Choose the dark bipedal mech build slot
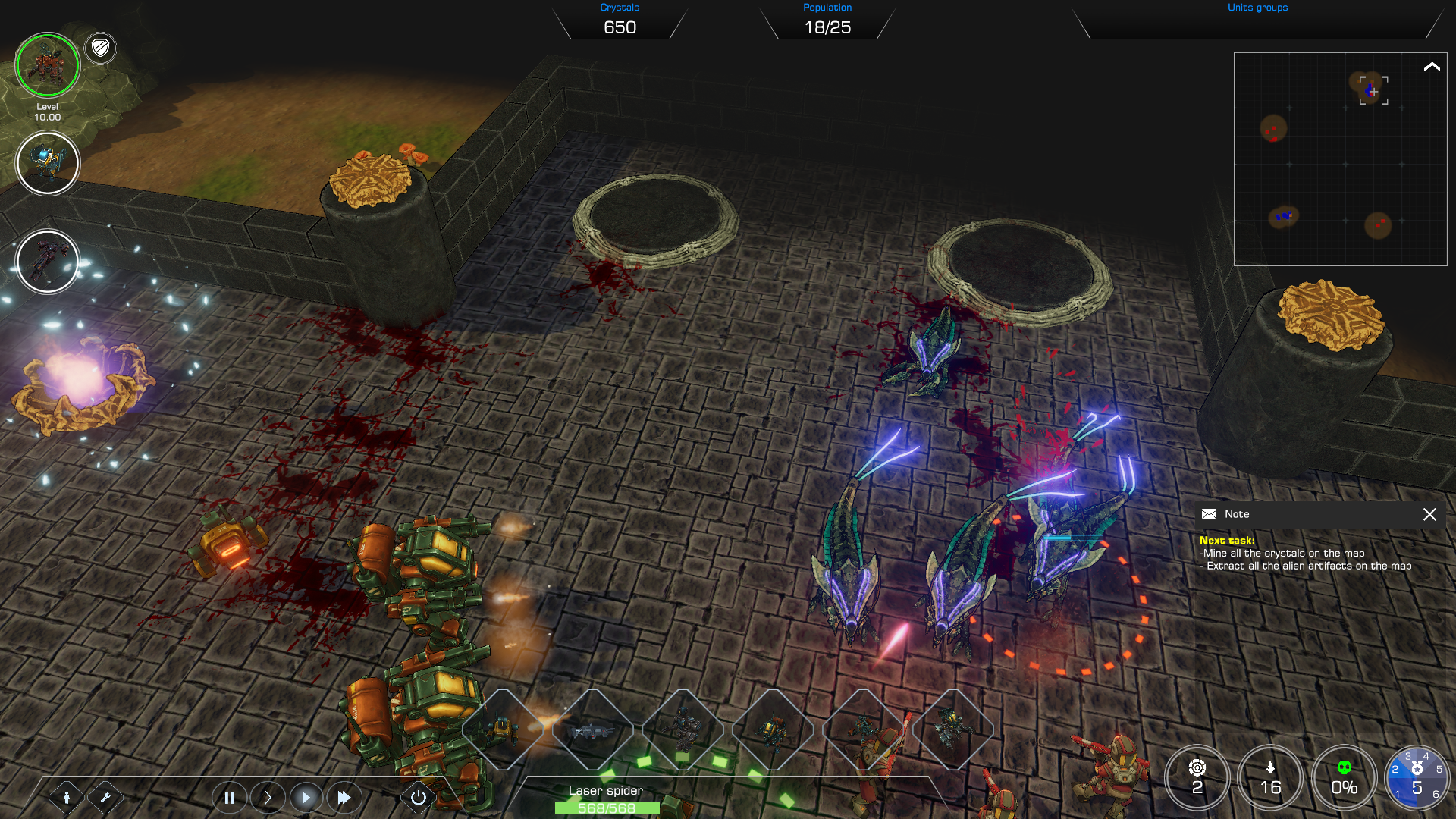The image size is (1456, 819). tap(683, 730)
